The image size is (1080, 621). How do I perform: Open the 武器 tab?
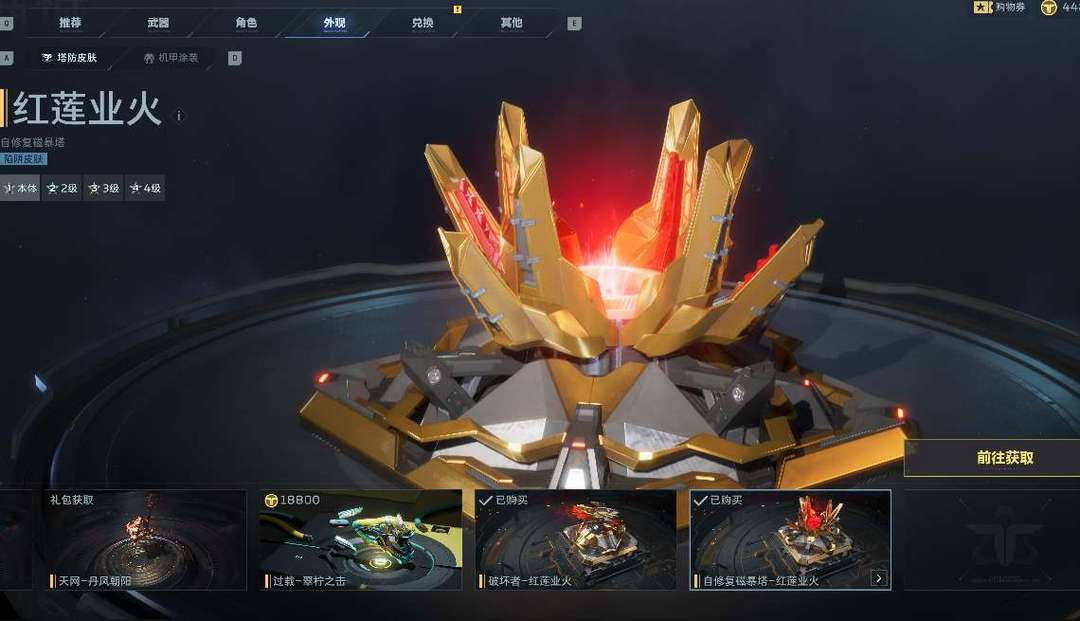(x=158, y=22)
